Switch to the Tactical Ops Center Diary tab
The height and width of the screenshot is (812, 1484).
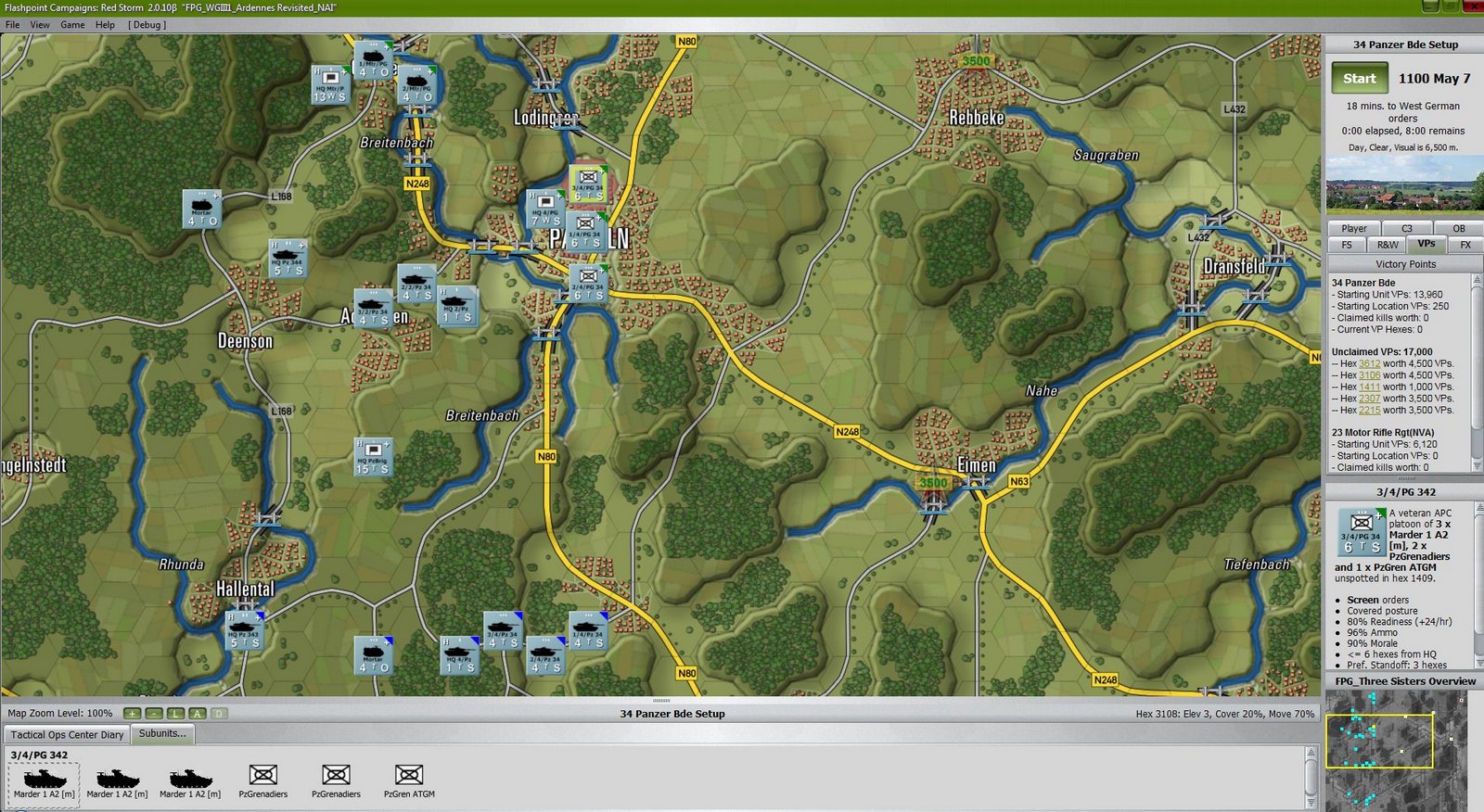pos(66,734)
